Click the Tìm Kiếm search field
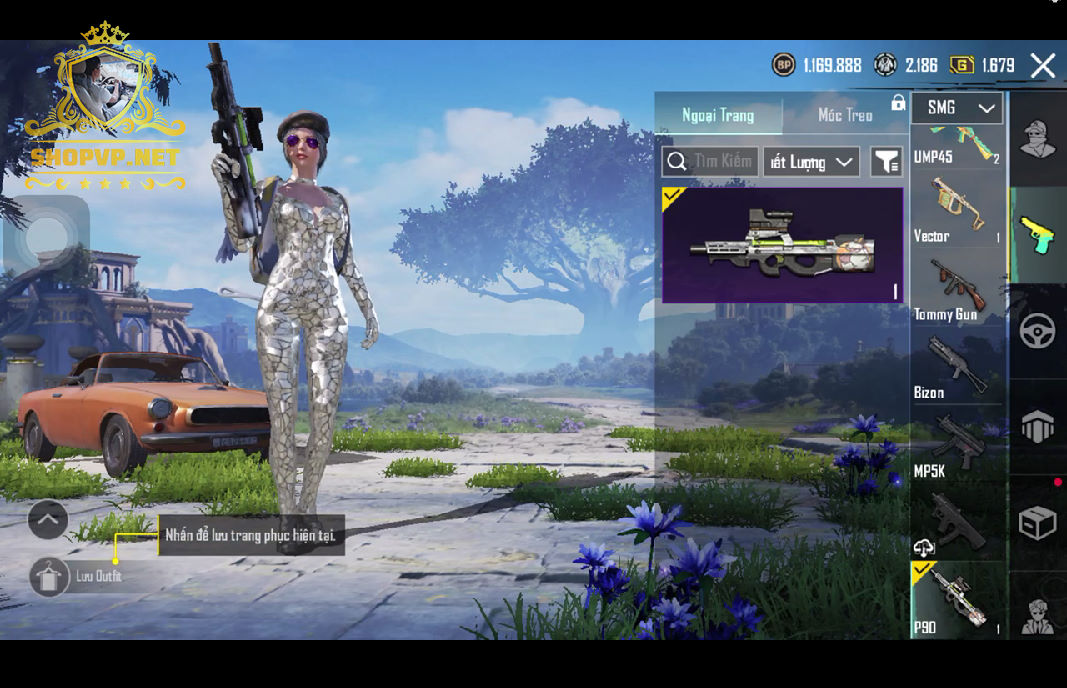This screenshot has height=688, width=1067. point(710,162)
